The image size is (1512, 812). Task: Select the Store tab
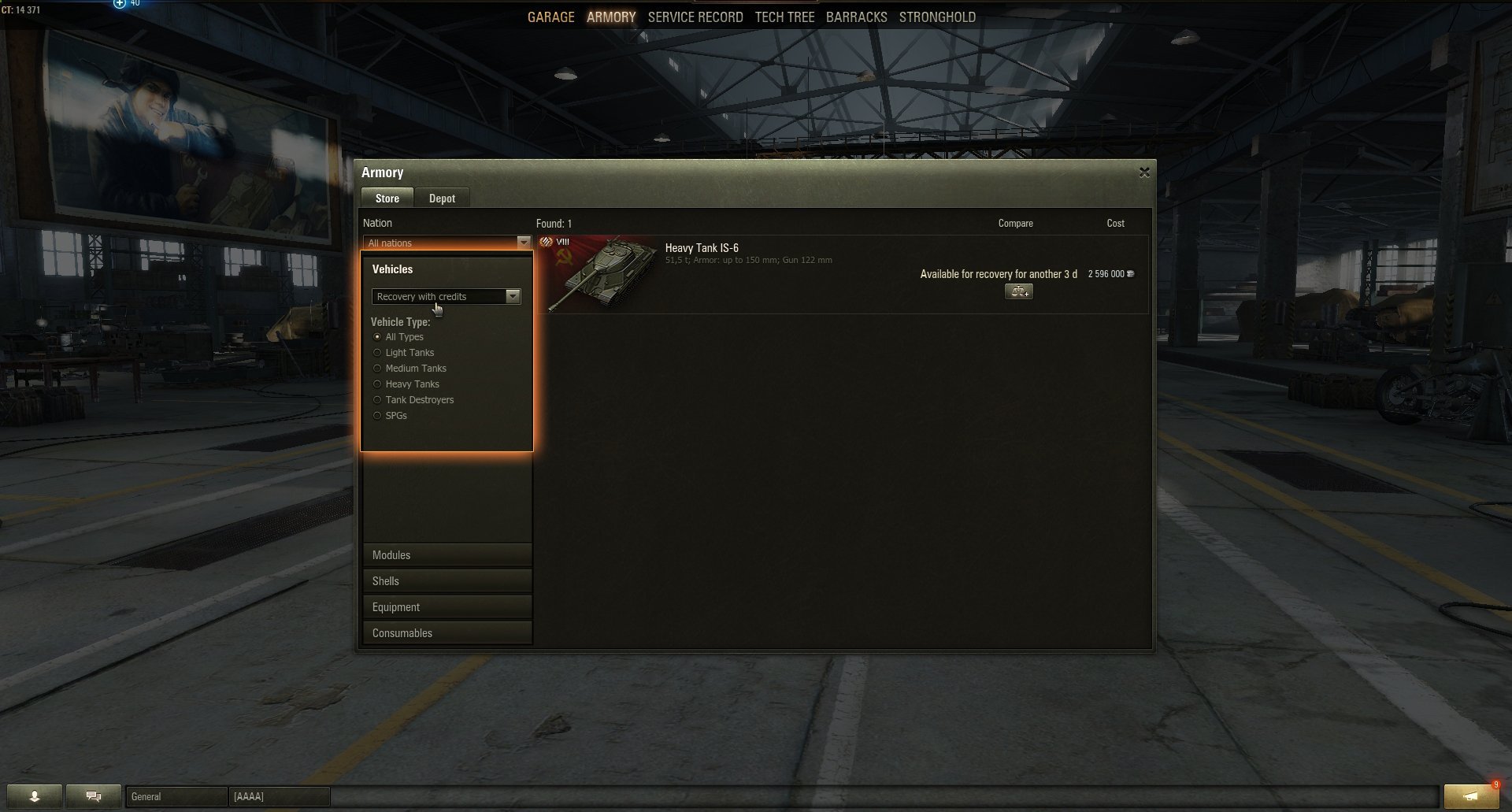387,198
